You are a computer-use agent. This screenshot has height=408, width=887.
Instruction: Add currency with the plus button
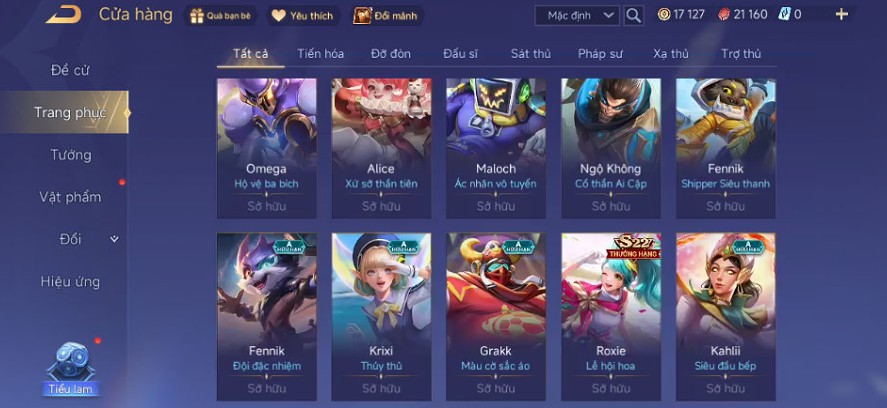(x=841, y=14)
